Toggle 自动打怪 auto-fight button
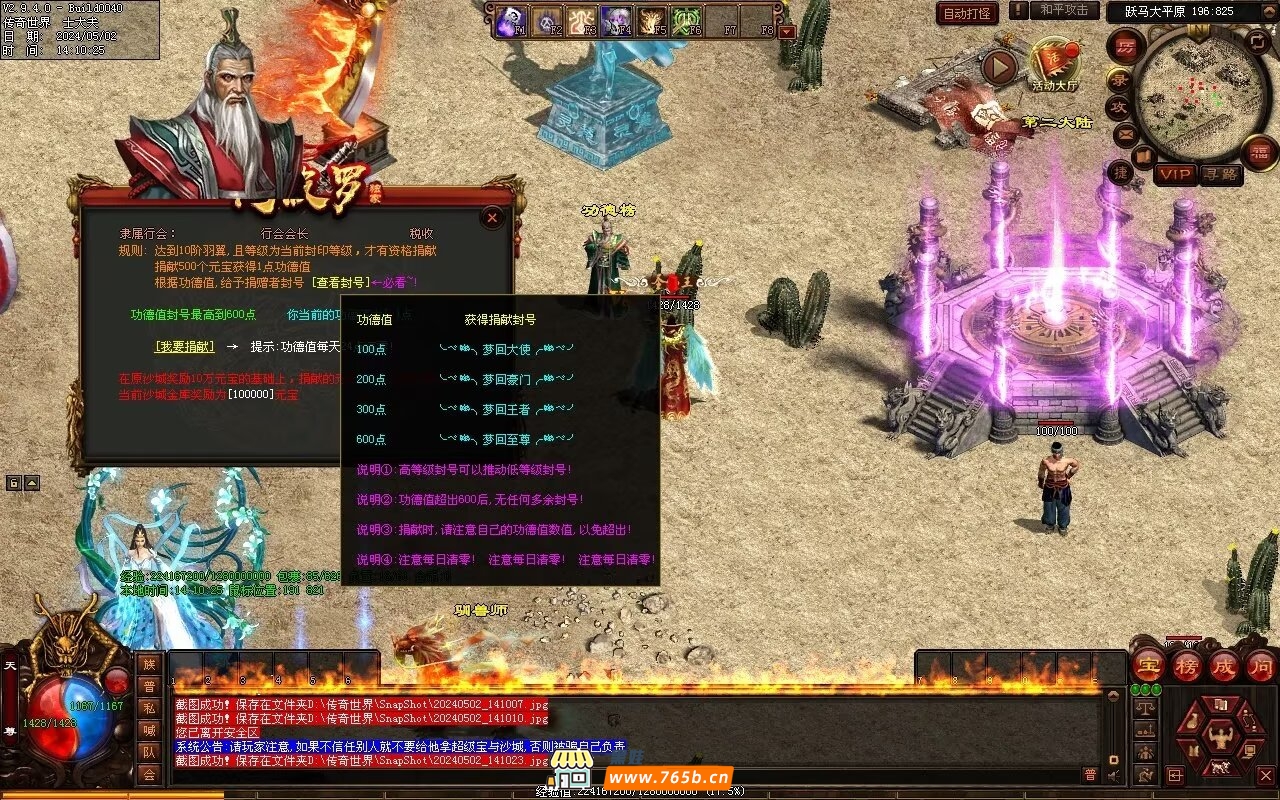 click(967, 13)
